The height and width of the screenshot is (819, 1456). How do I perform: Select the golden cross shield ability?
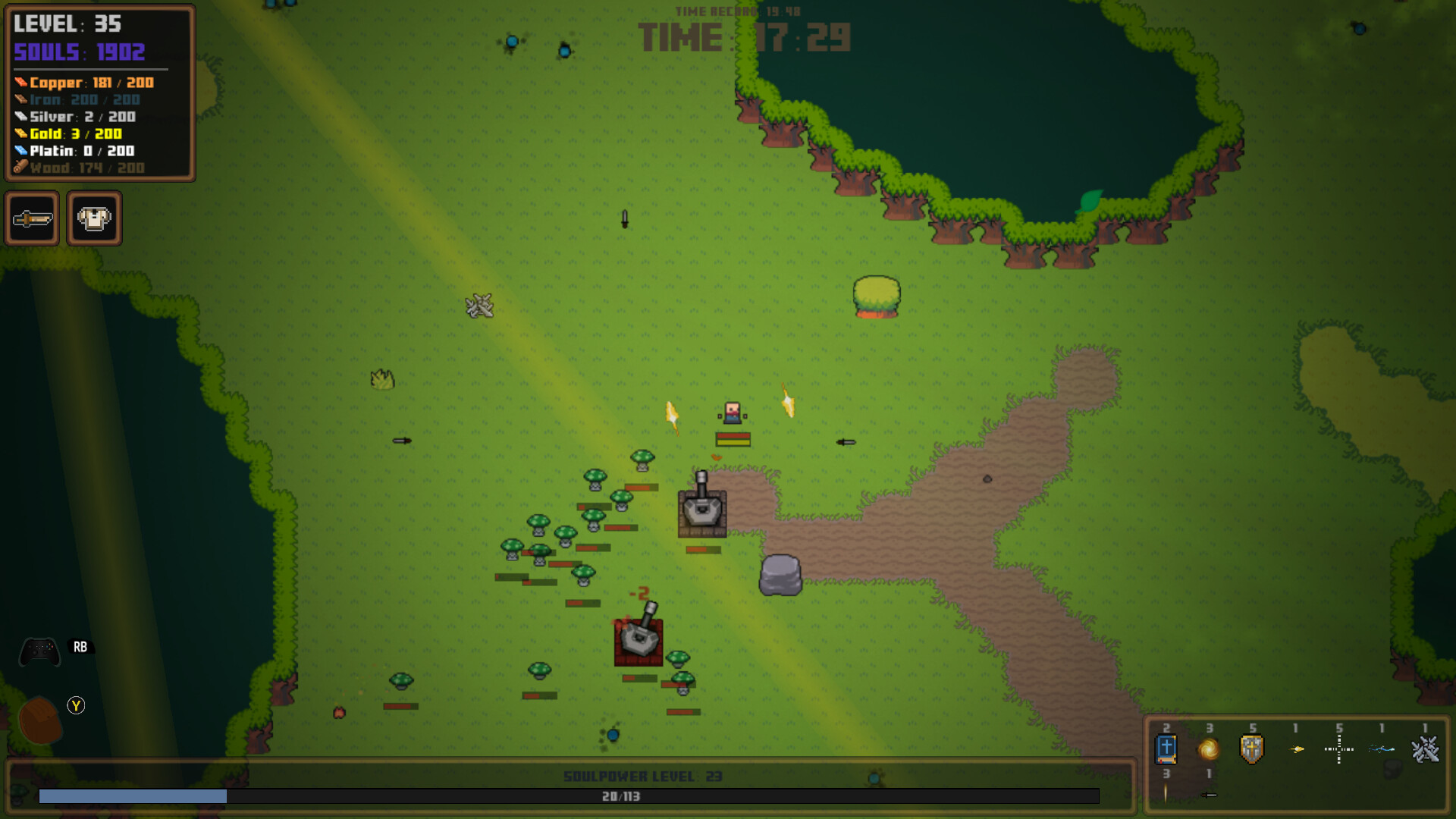click(1251, 748)
